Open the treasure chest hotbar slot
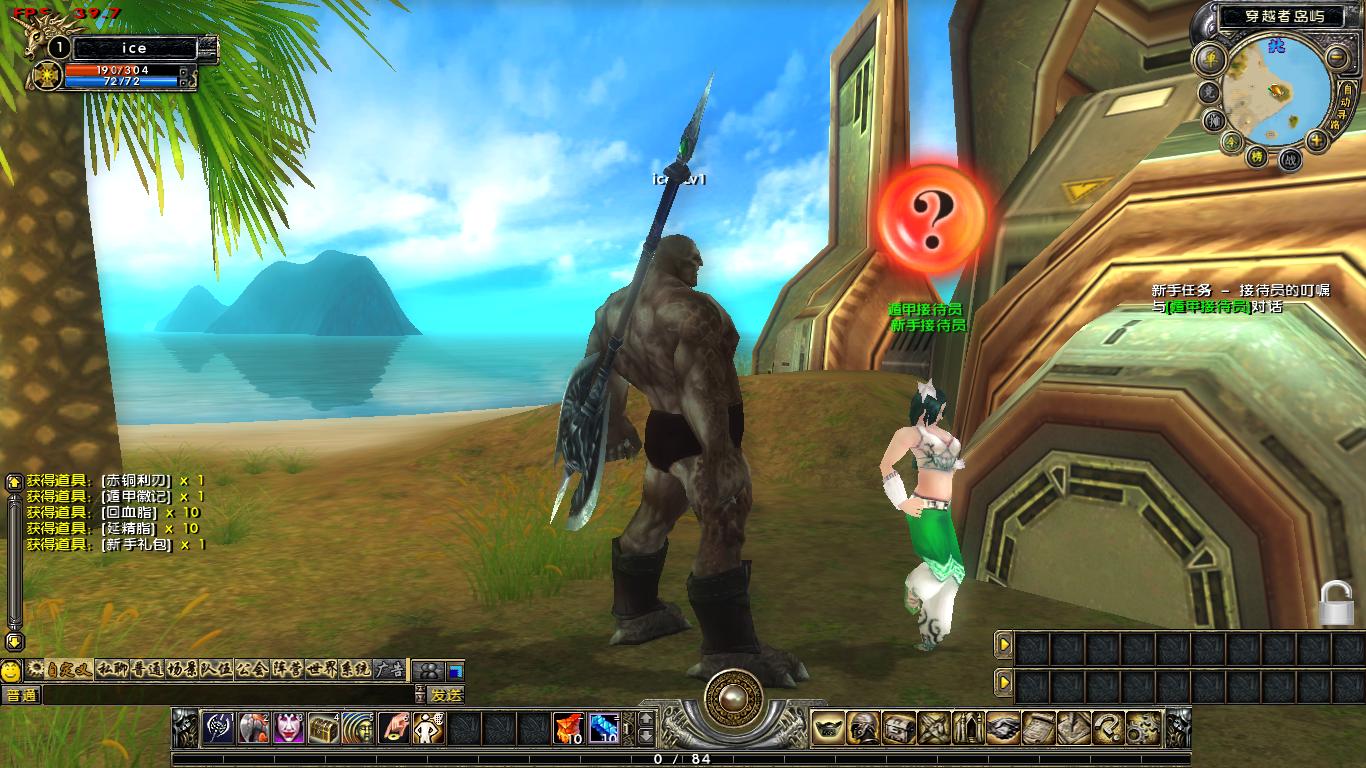 pyautogui.click(x=323, y=728)
